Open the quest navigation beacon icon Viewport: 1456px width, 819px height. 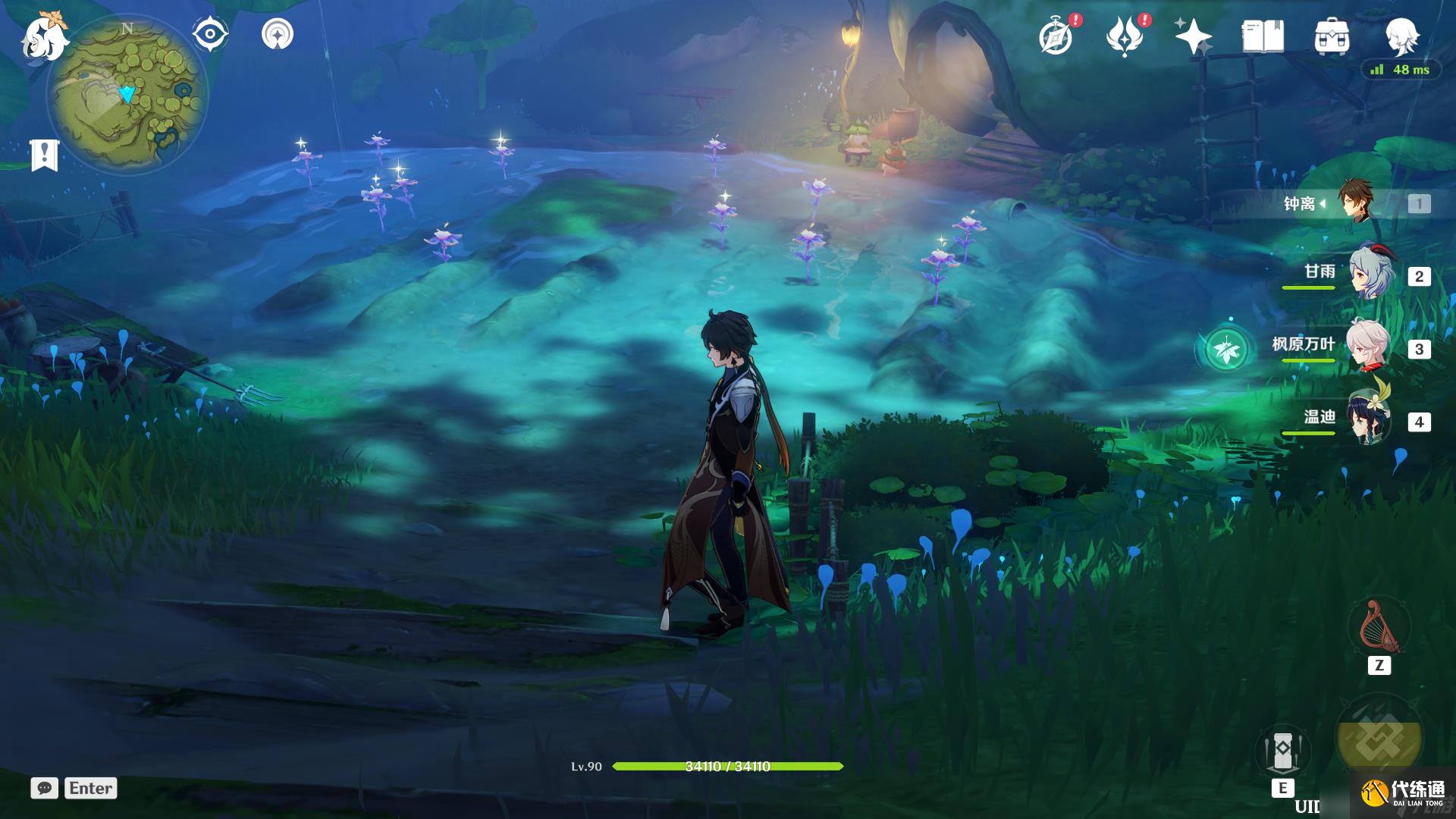click(x=278, y=34)
